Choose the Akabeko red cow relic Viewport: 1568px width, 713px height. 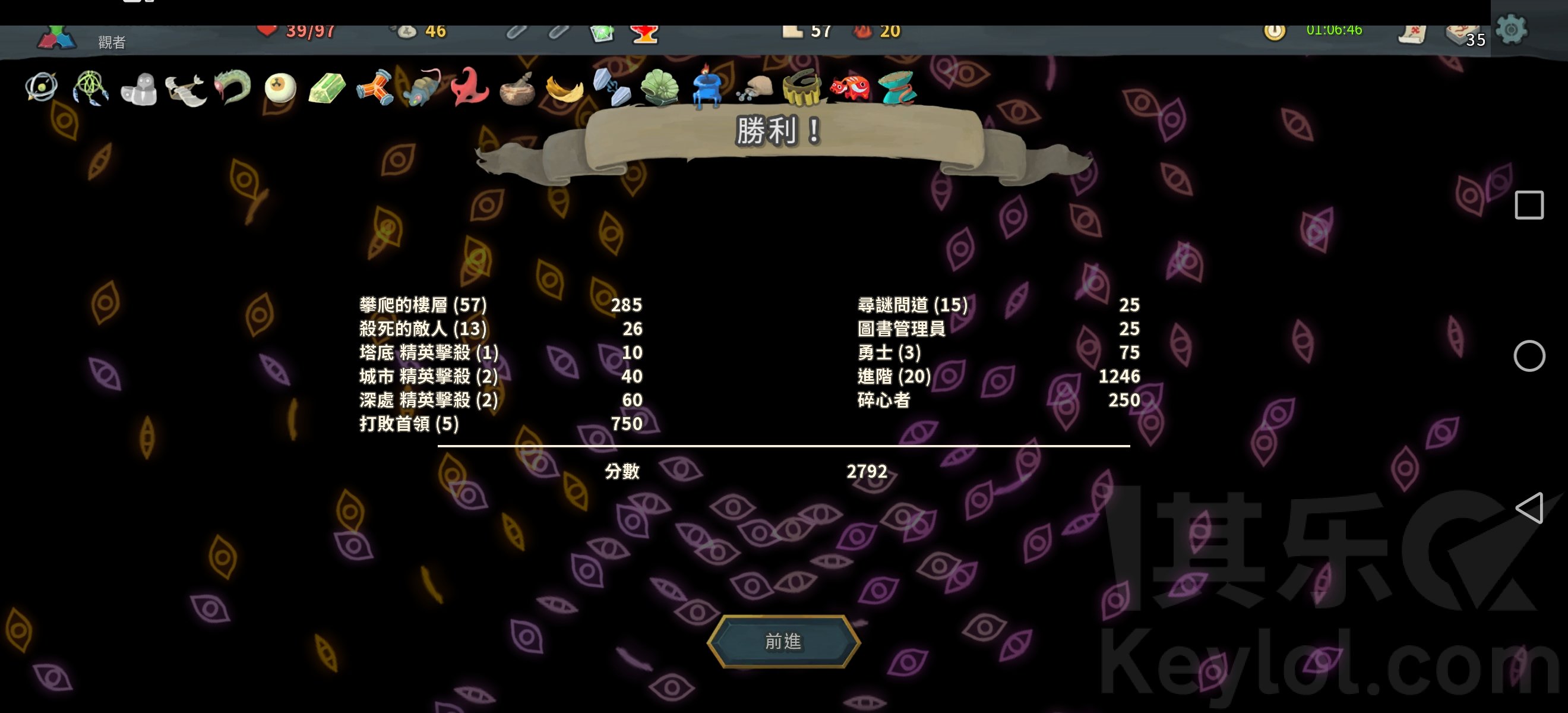click(x=850, y=87)
